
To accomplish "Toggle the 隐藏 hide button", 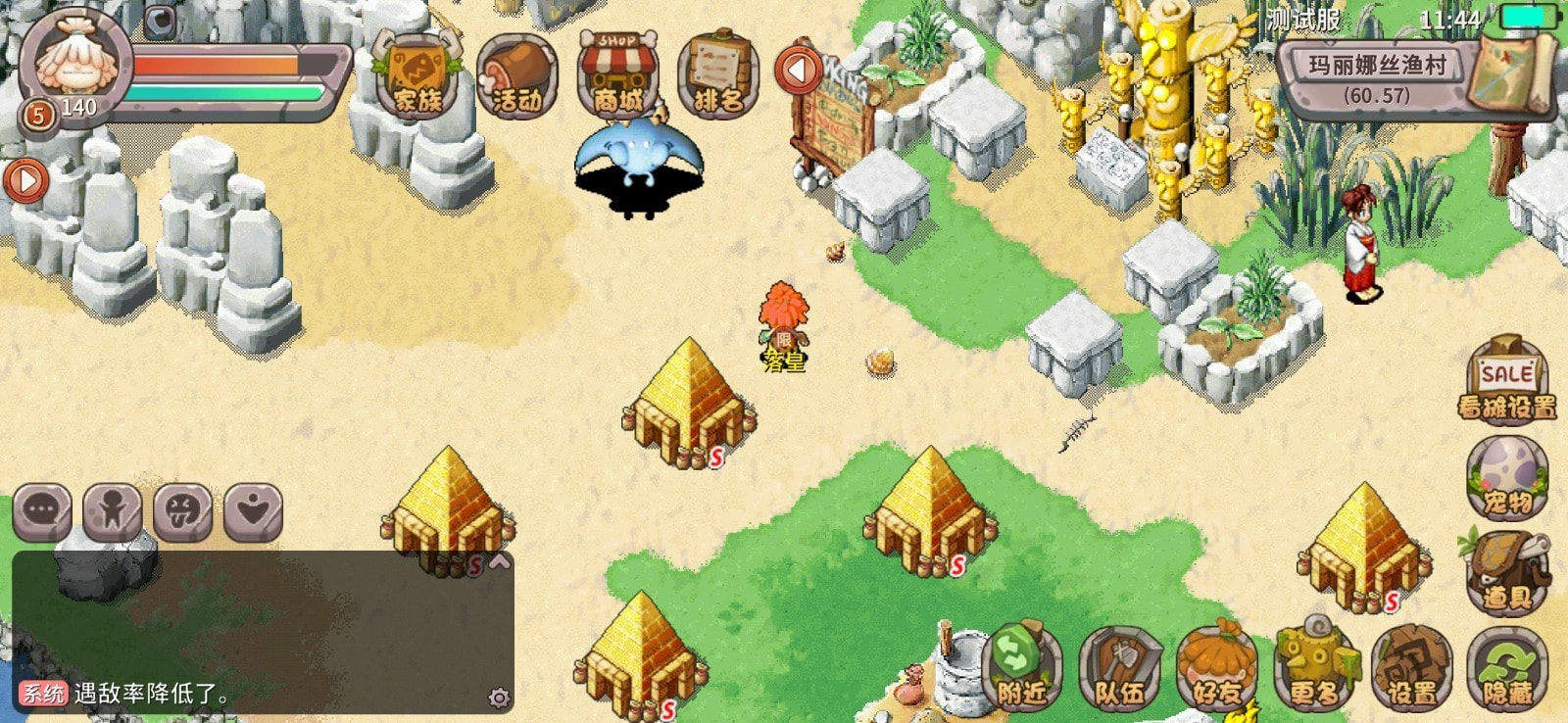I will [1507, 668].
